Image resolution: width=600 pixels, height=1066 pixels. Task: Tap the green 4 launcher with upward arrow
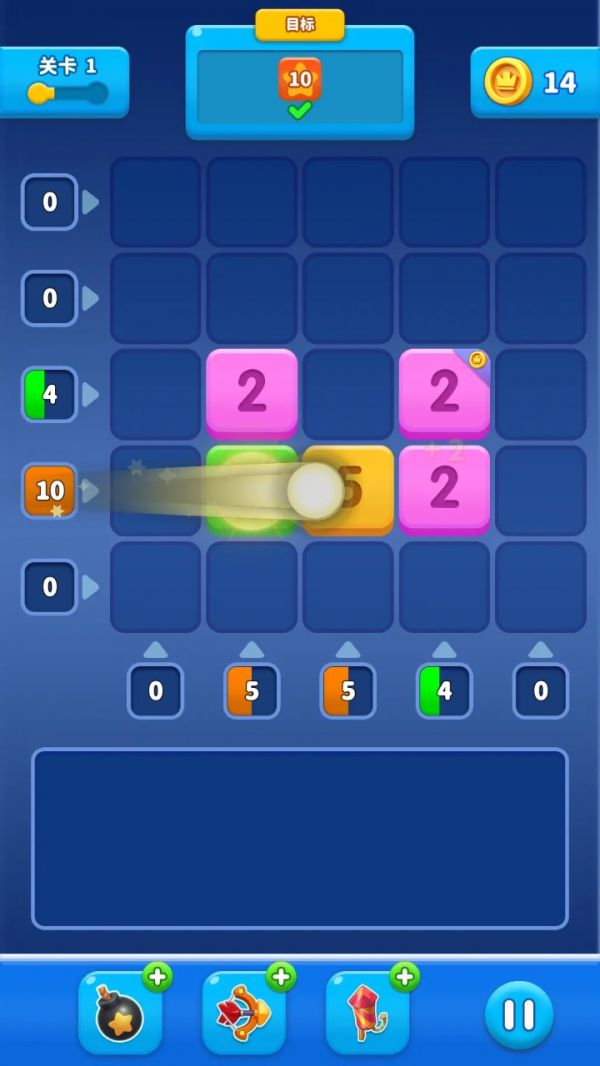pyautogui.click(x=444, y=691)
